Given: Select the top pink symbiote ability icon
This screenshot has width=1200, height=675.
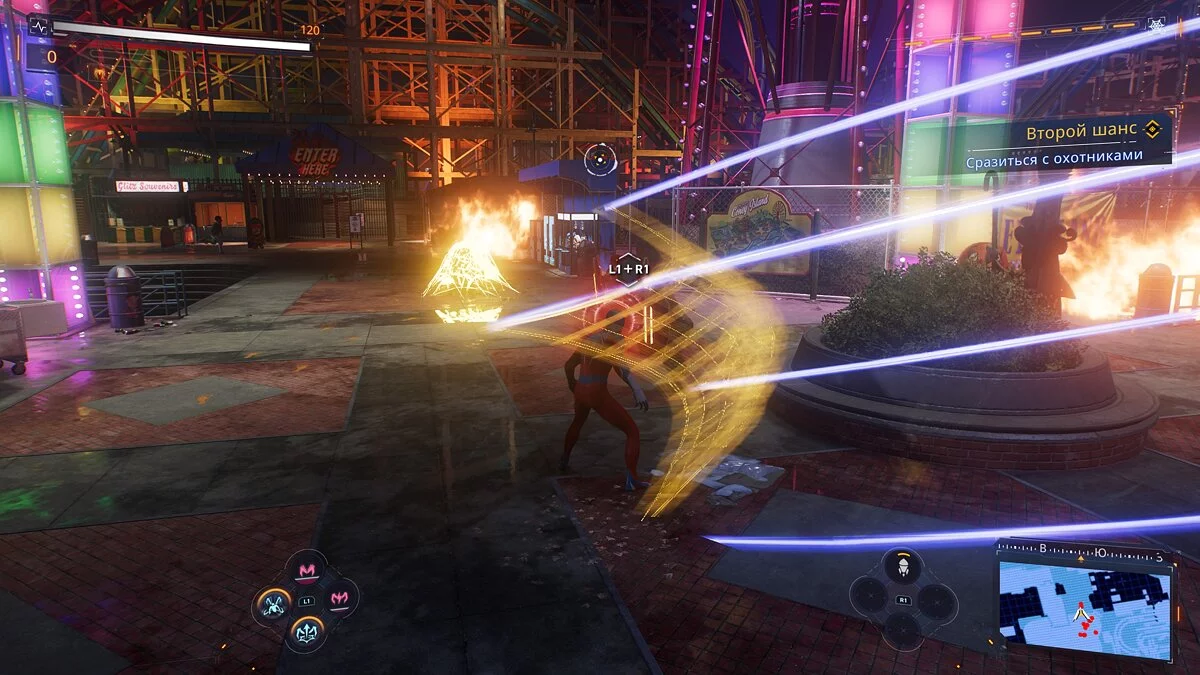Looking at the screenshot, I should (306, 570).
